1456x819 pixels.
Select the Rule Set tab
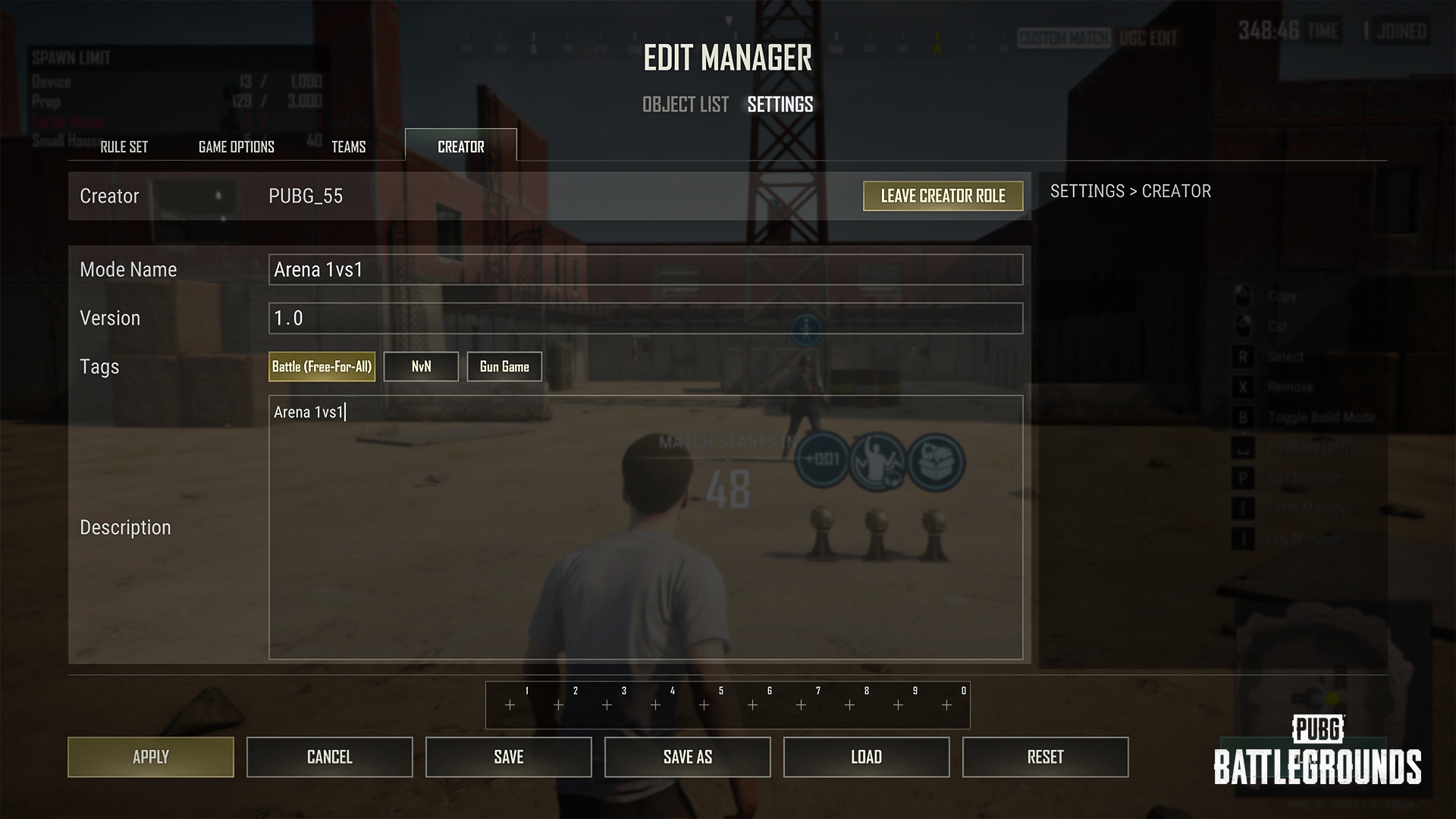click(x=124, y=147)
